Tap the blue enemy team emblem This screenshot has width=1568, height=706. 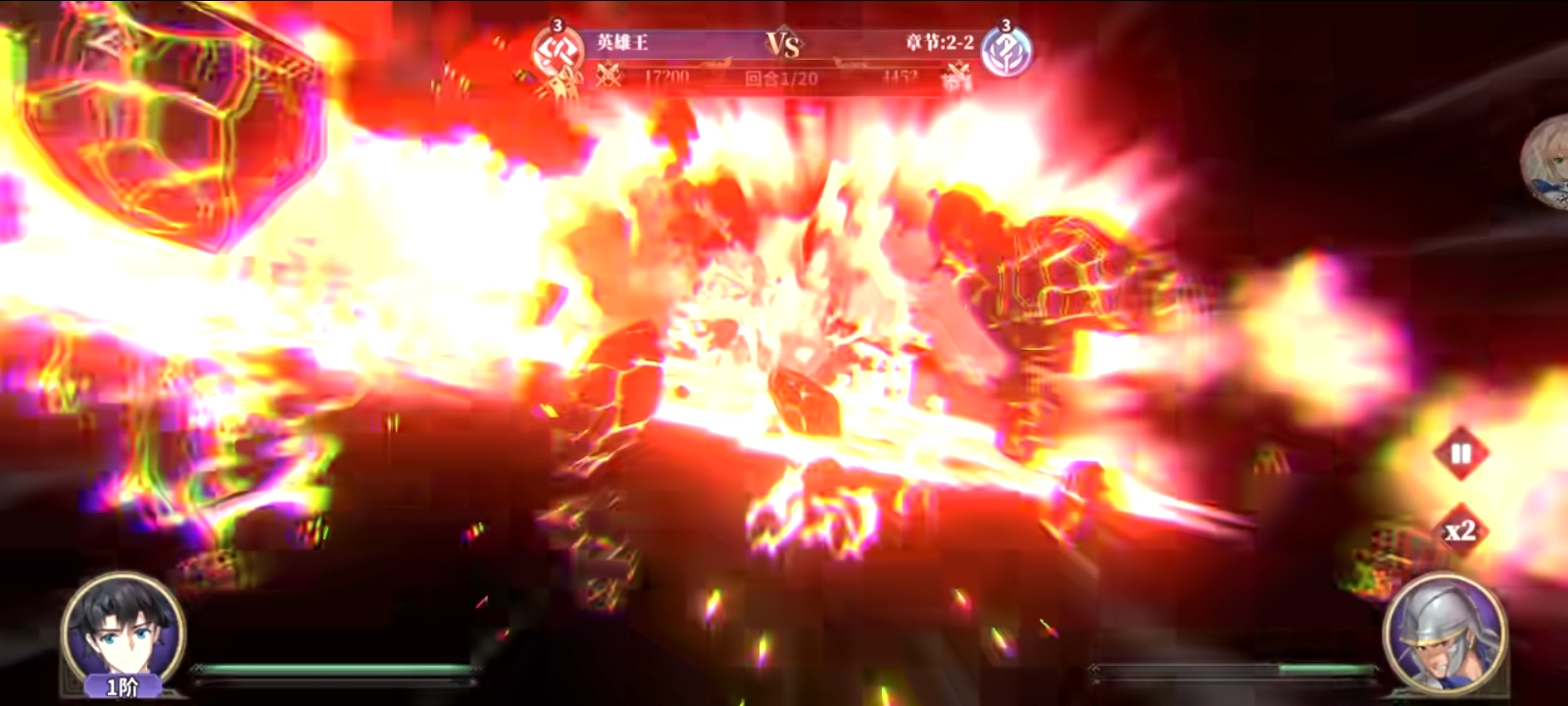point(1005,51)
